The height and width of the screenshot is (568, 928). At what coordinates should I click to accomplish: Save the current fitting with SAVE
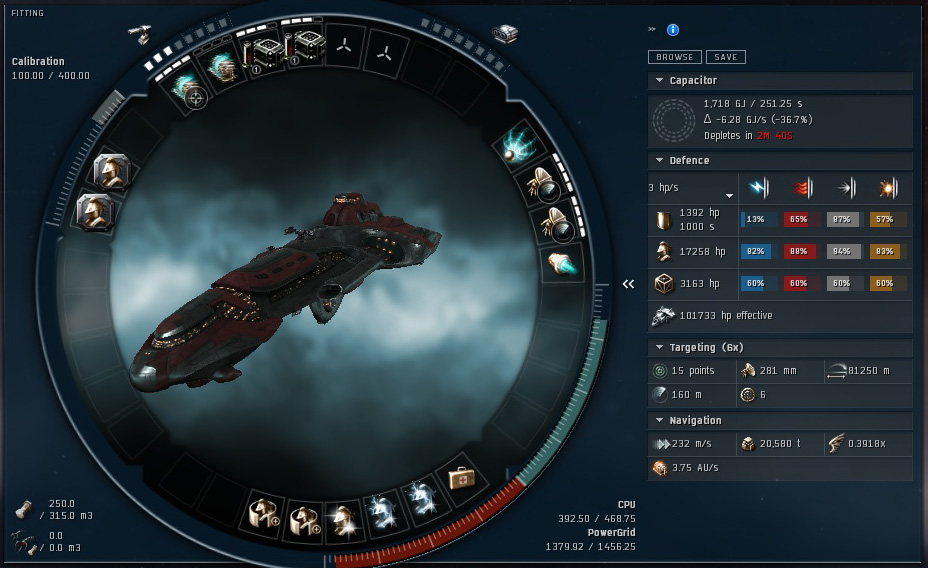[x=725, y=57]
